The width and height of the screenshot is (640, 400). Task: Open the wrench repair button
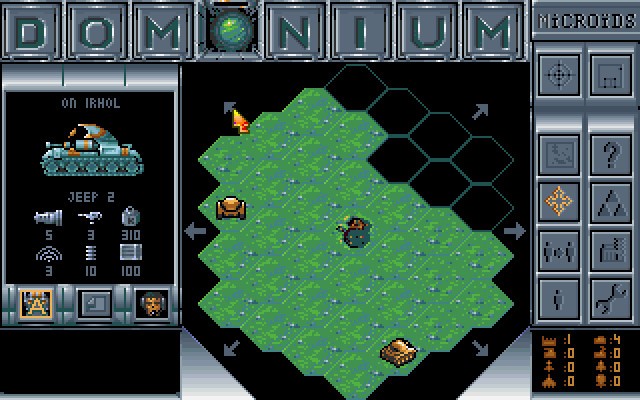[609, 296]
